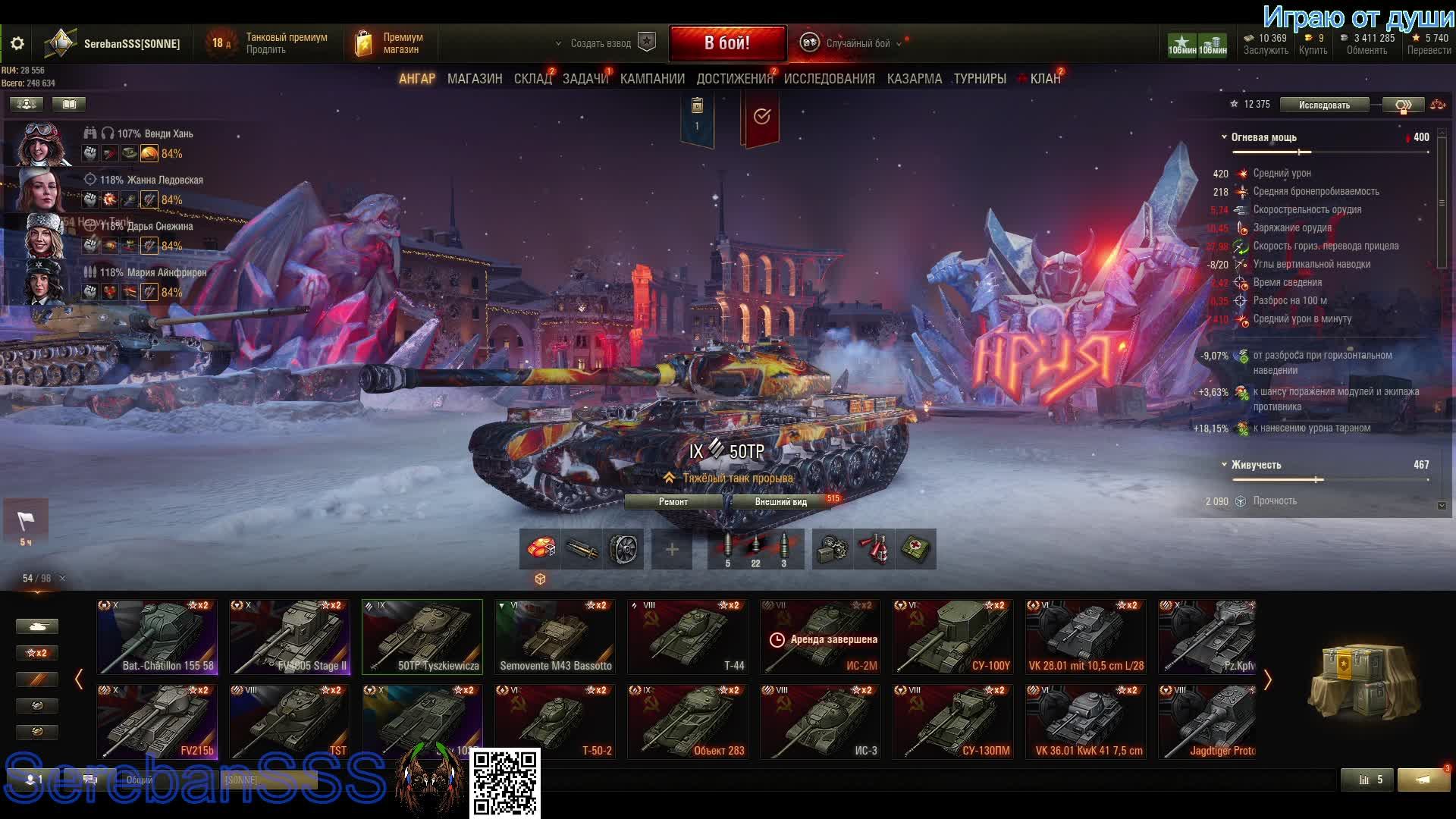The width and height of the screenshot is (1456, 819).
Task: Select the ИС-3 tank in carousel
Action: 821,722
